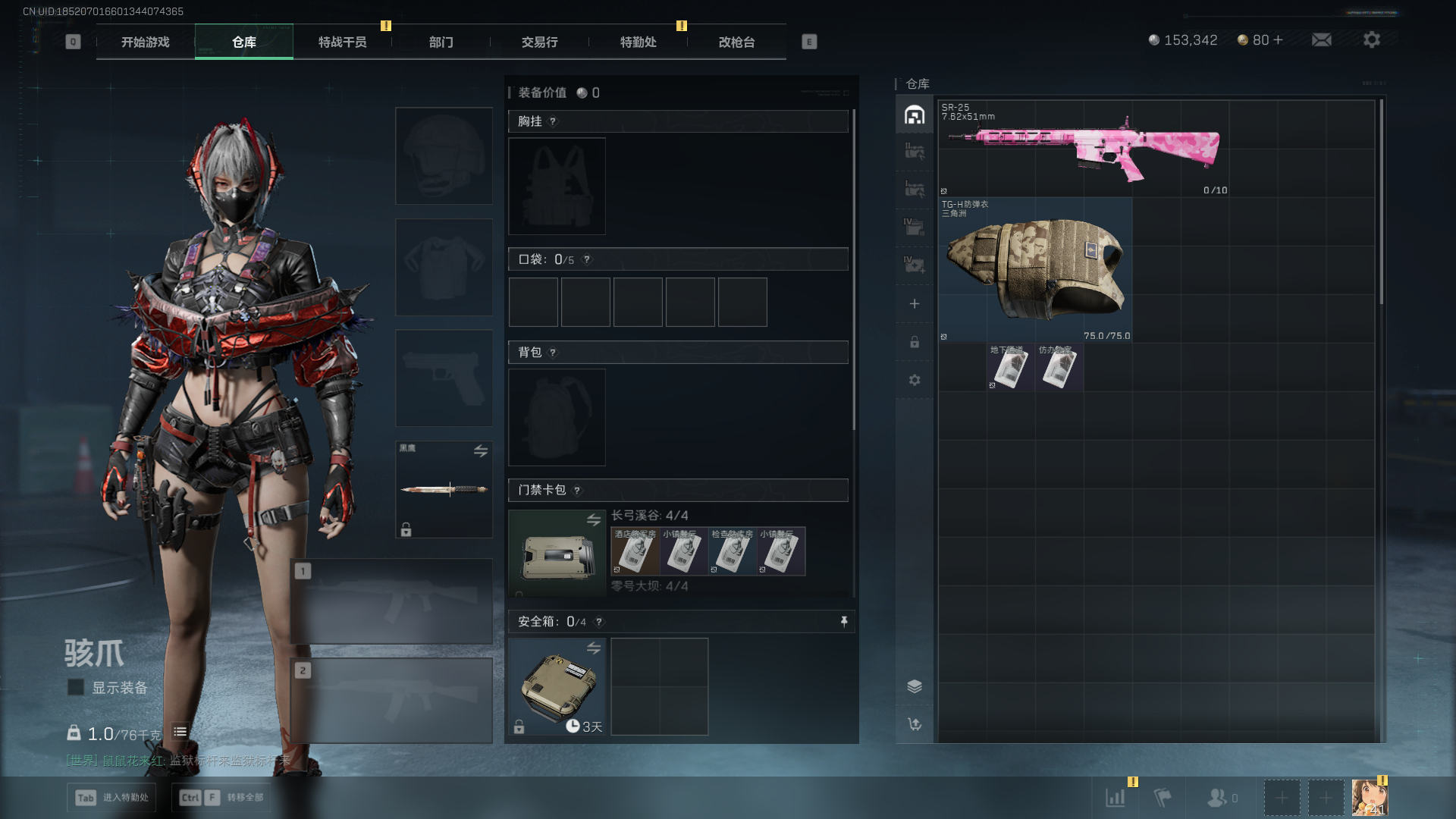
Task: Click the 转移全部 transfer all button
Action: tap(224, 797)
